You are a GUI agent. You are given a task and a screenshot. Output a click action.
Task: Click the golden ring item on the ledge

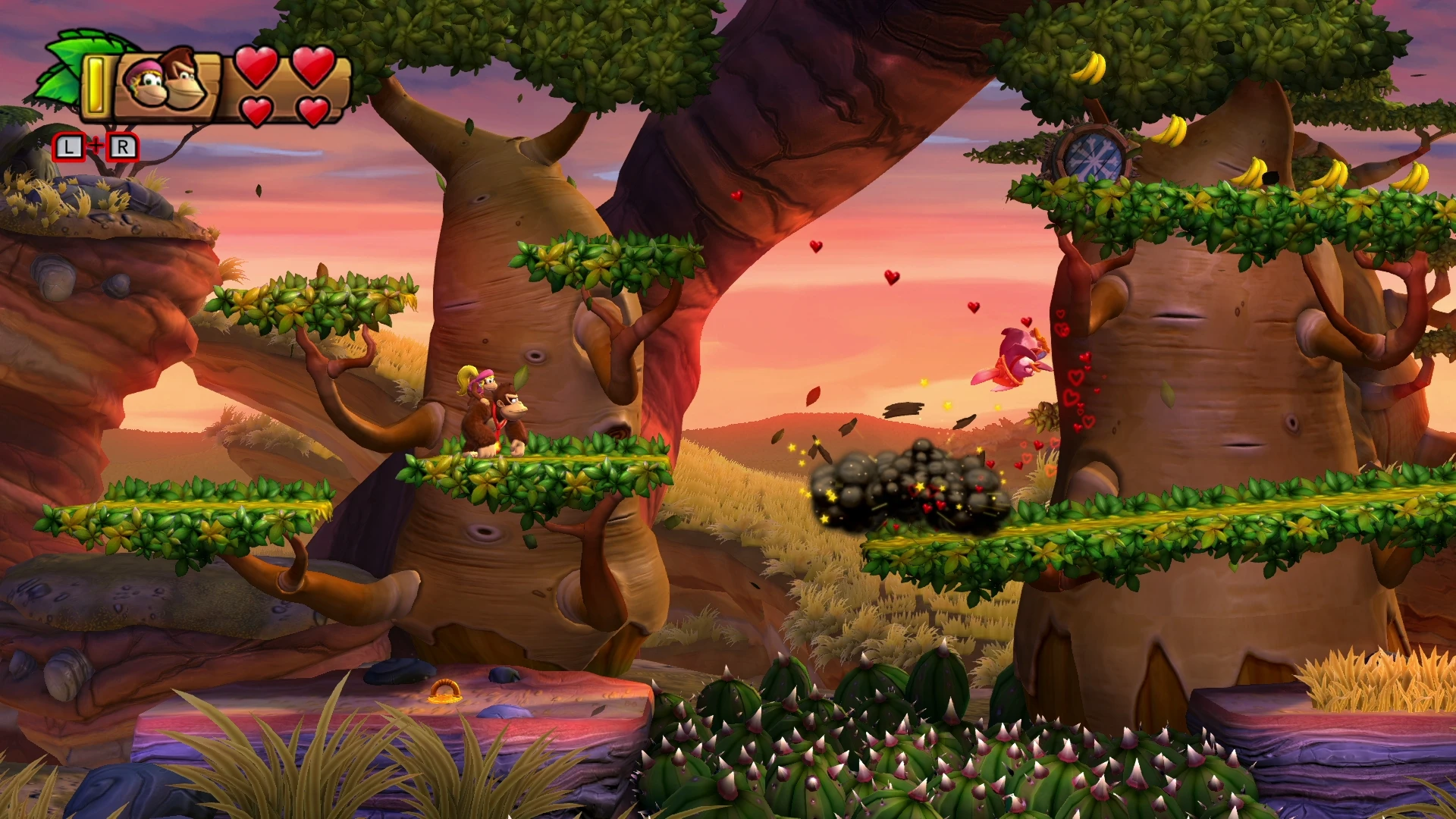[x=445, y=692]
